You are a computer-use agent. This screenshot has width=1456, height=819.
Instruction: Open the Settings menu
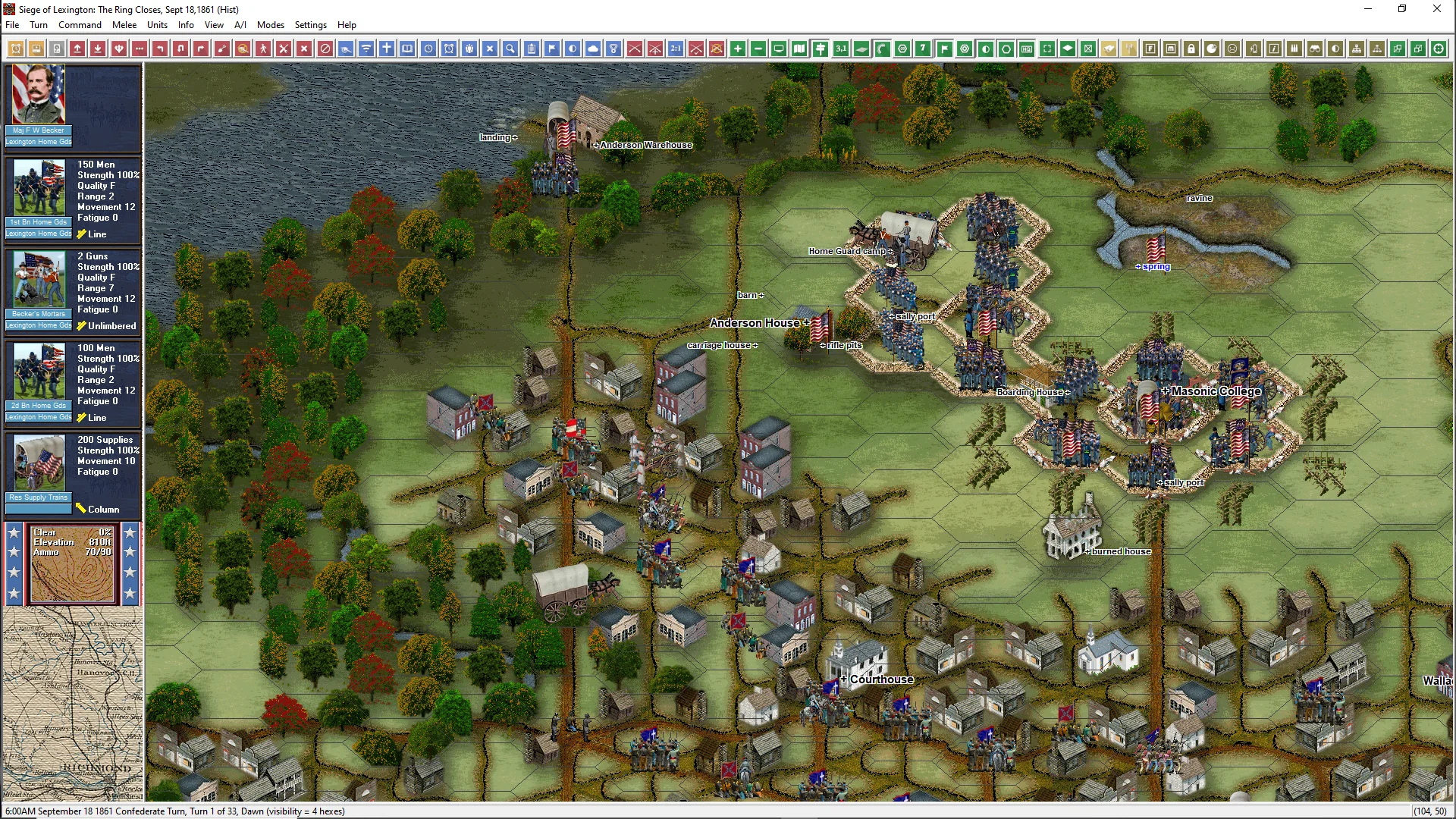tap(310, 25)
